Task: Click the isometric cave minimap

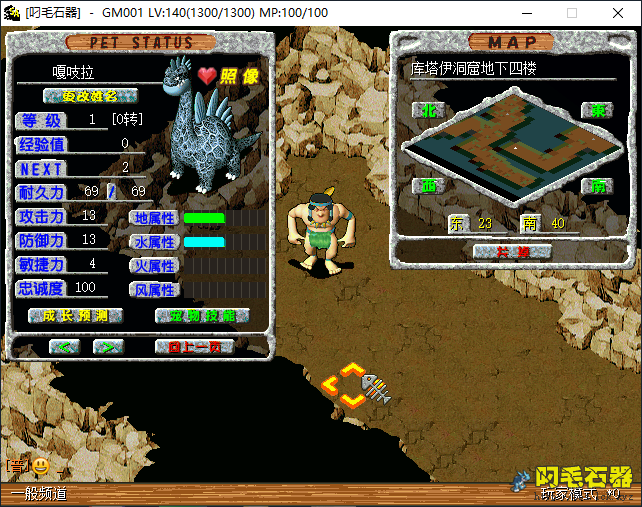Action: (510, 145)
